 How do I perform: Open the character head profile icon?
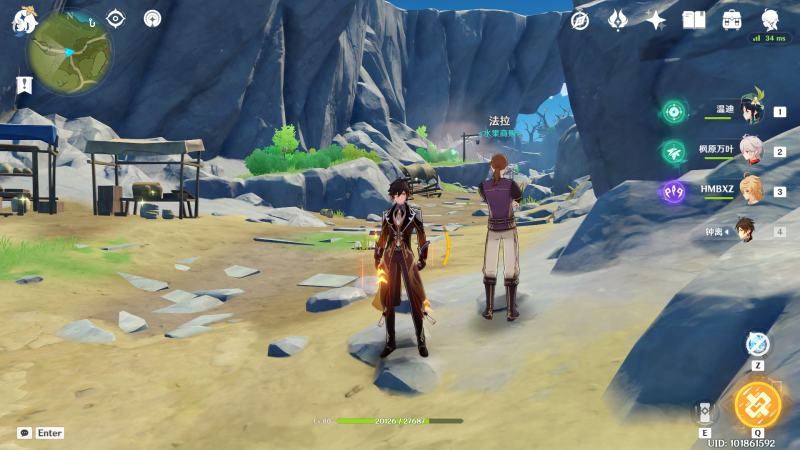(x=770, y=20)
